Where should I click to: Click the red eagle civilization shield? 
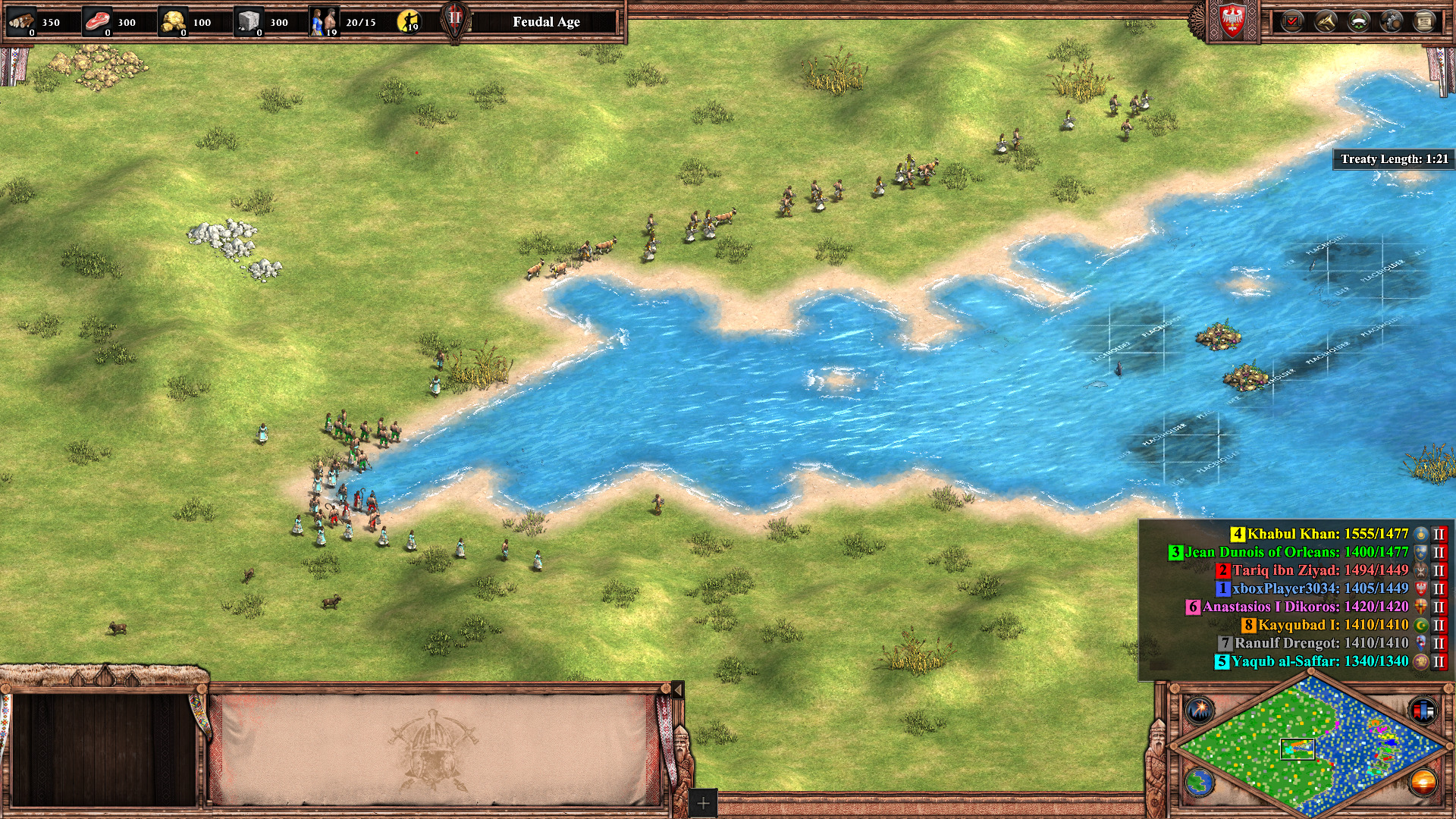[x=1232, y=20]
